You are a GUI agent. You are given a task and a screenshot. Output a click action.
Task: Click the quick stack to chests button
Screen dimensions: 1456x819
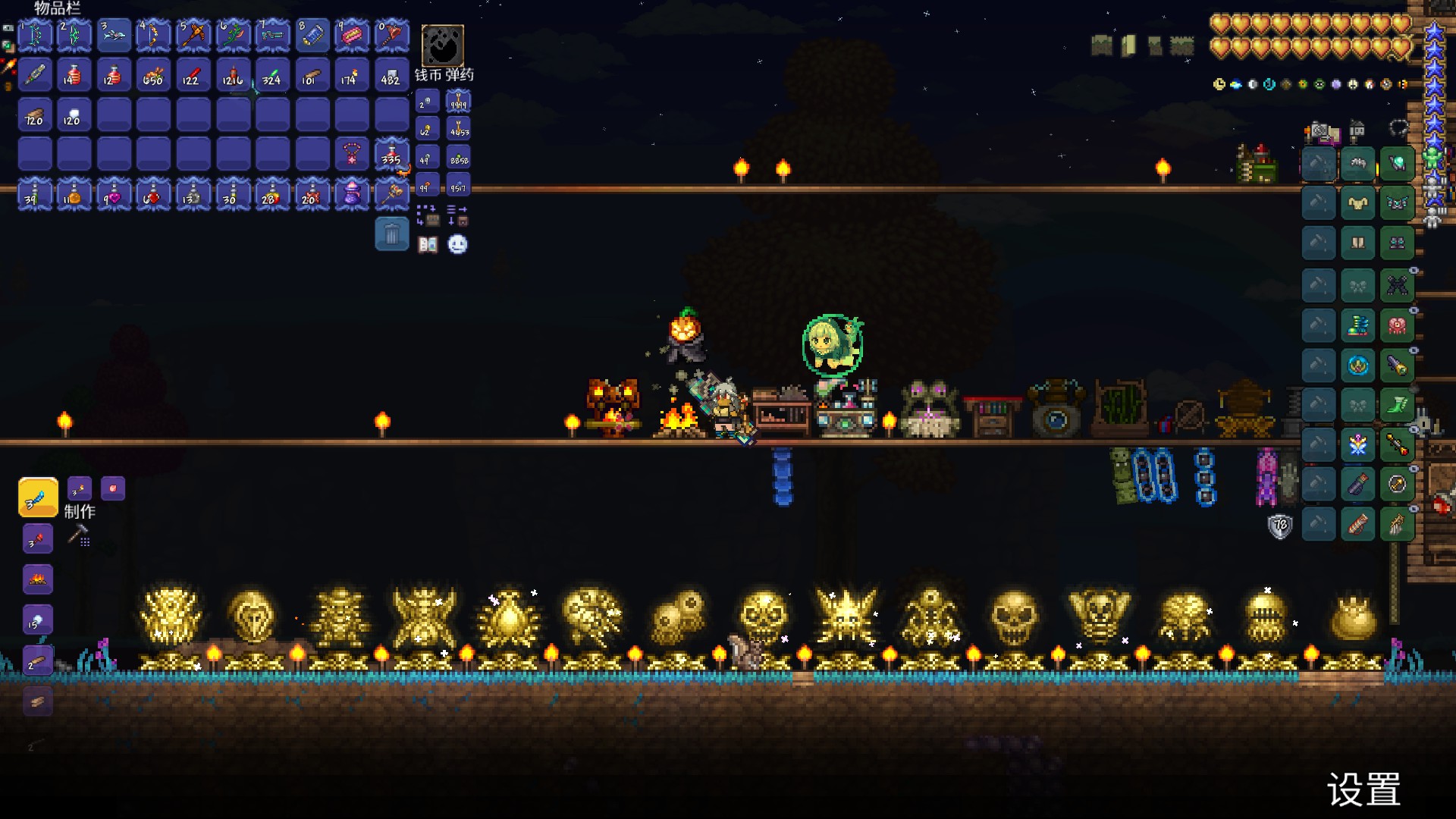(427, 215)
